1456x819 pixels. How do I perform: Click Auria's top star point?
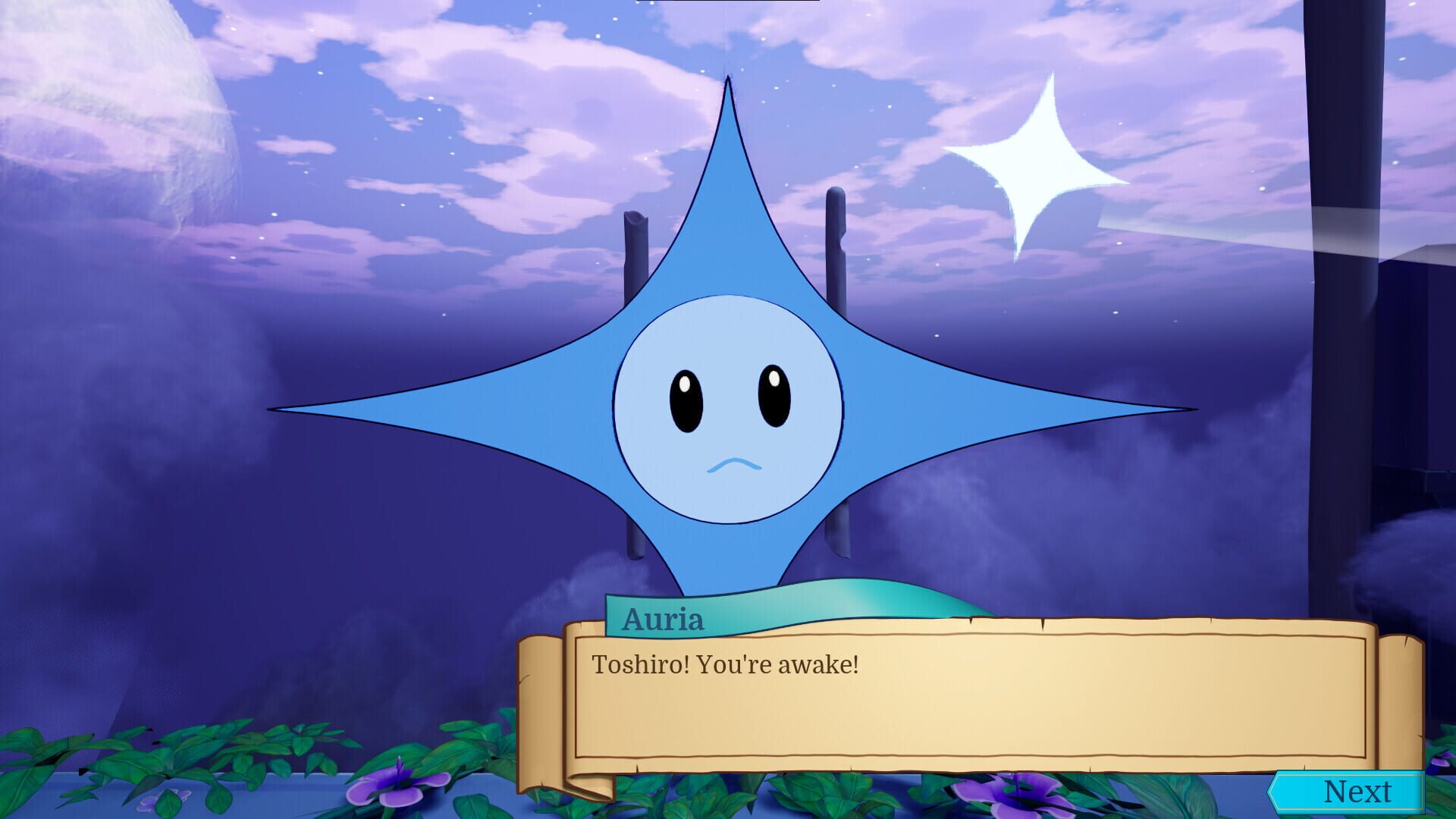click(x=728, y=136)
